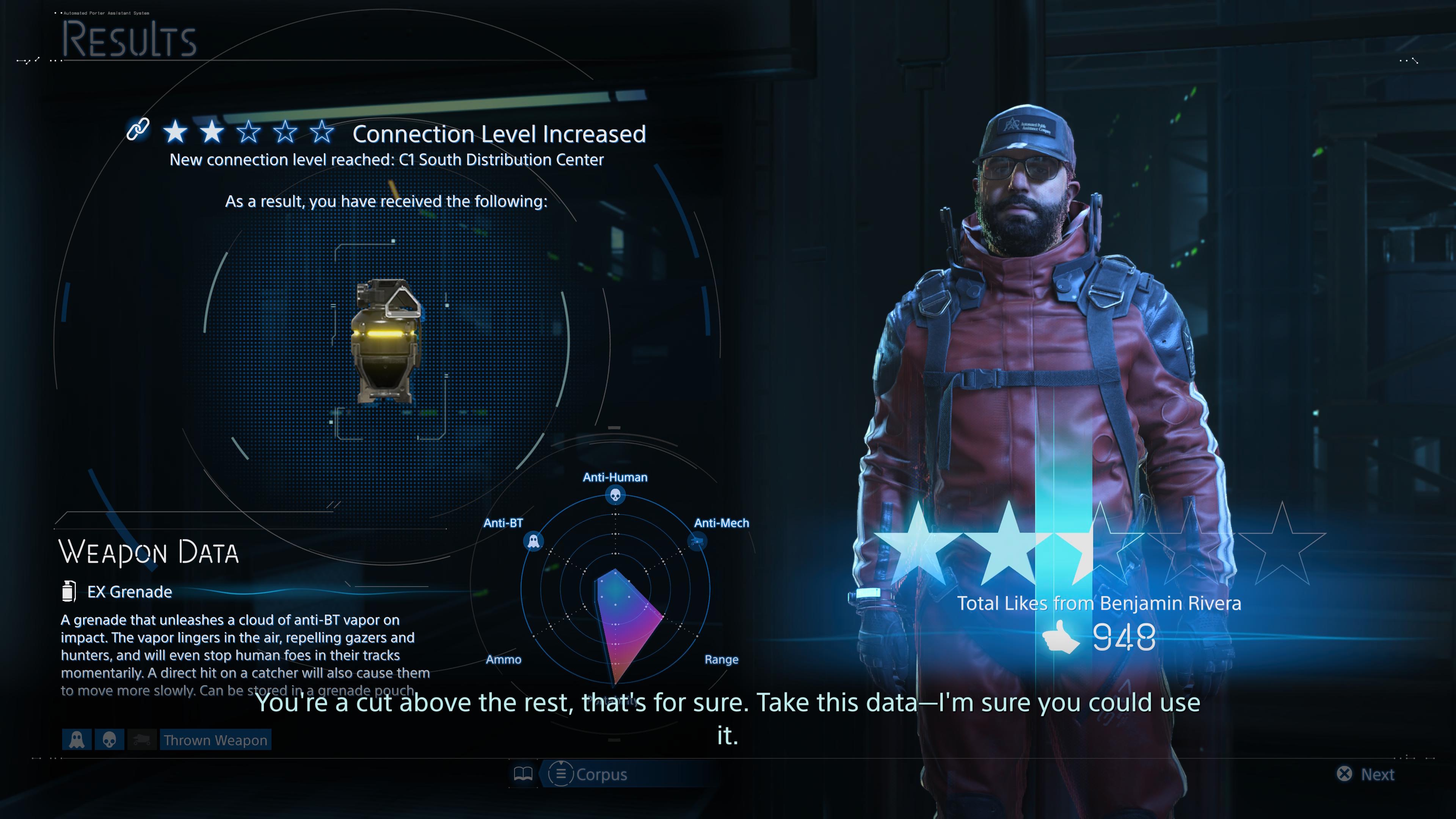
Task: Select the Thrown Weapon category tab
Action: pyautogui.click(x=215, y=739)
